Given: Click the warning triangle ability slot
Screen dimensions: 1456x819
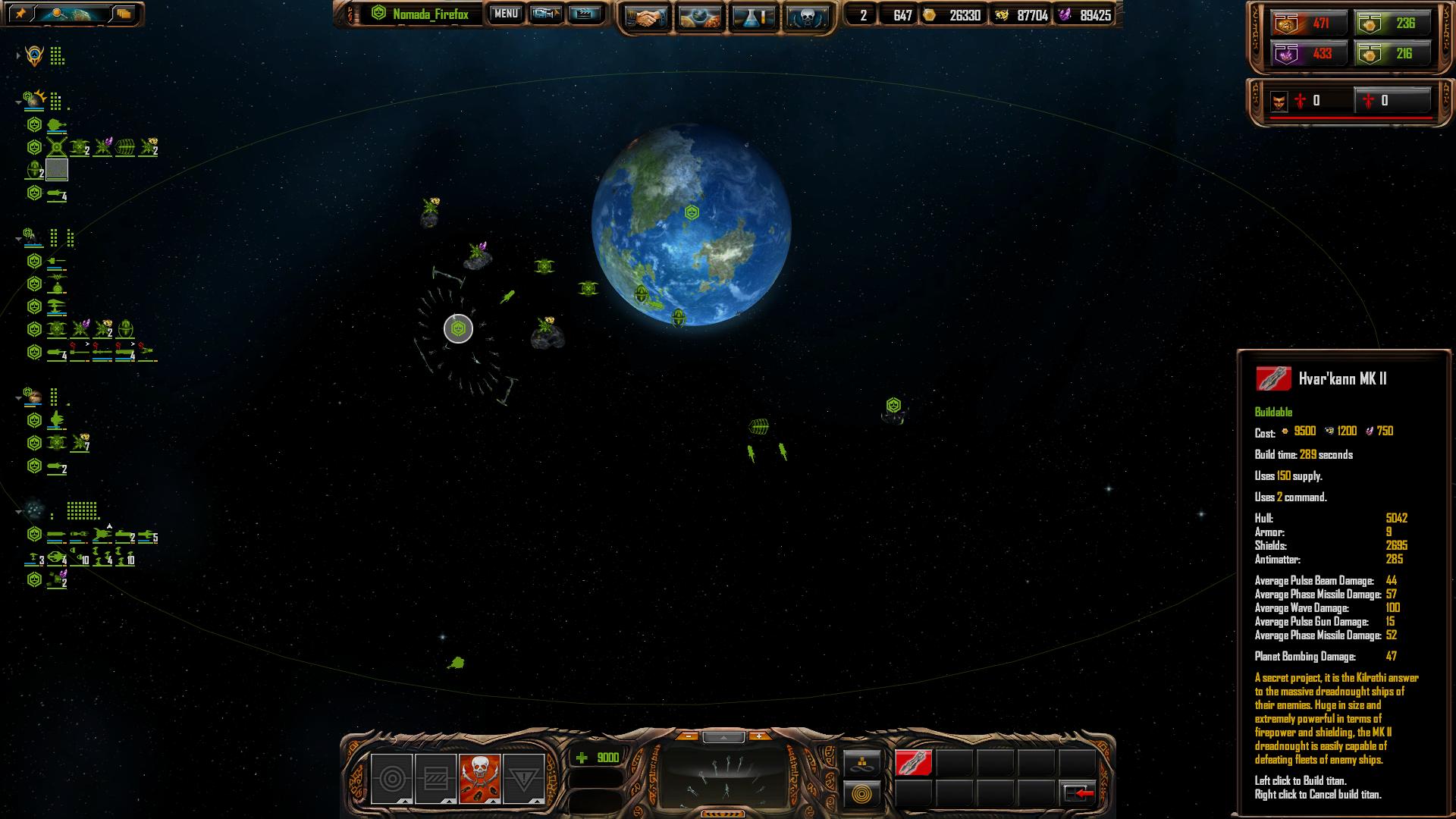Looking at the screenshot, I should click(x=523, y=778).
